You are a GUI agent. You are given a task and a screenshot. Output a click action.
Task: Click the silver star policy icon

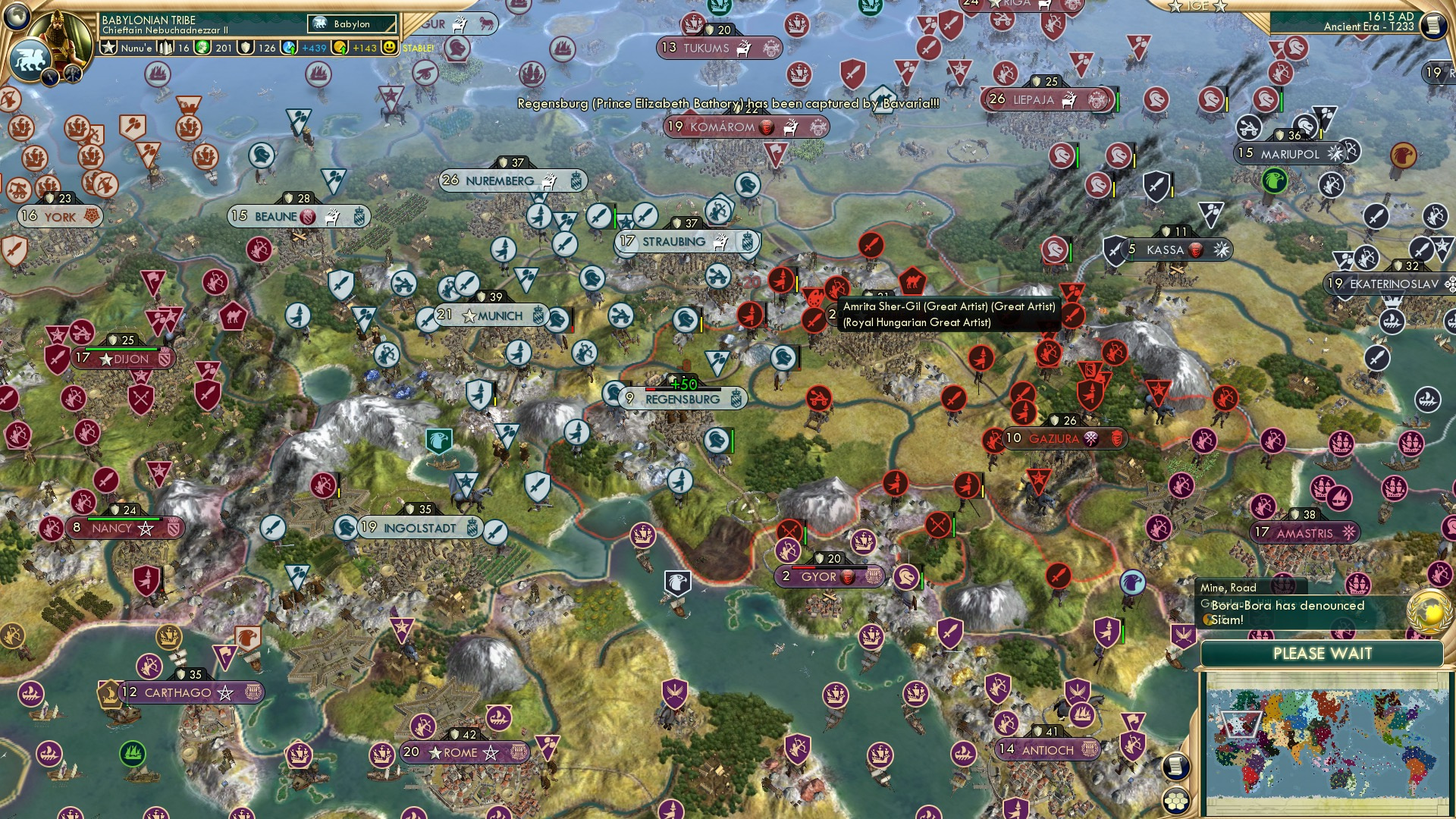point(108,47)
